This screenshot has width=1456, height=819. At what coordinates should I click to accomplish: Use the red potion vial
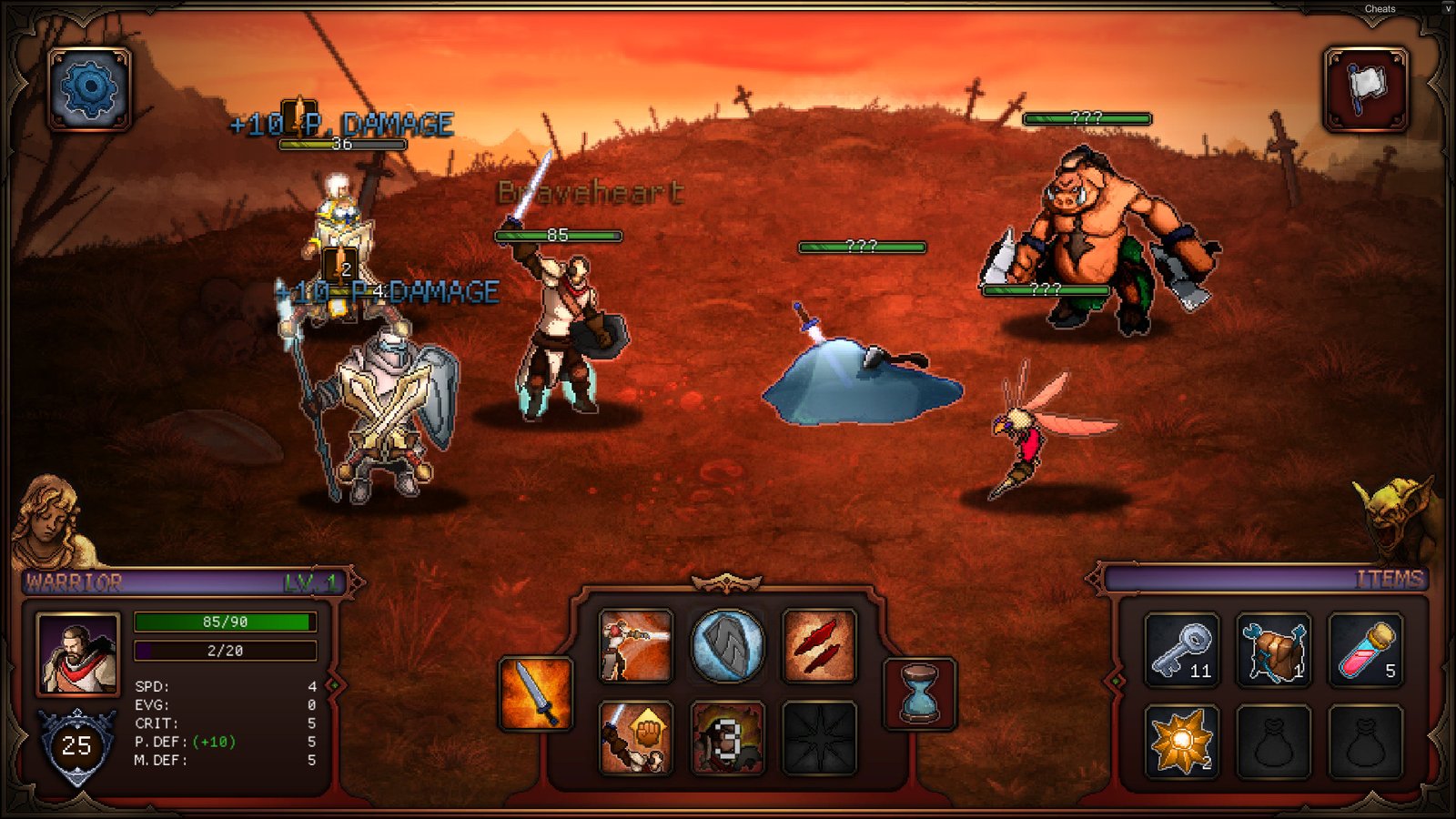point(1365,649)
